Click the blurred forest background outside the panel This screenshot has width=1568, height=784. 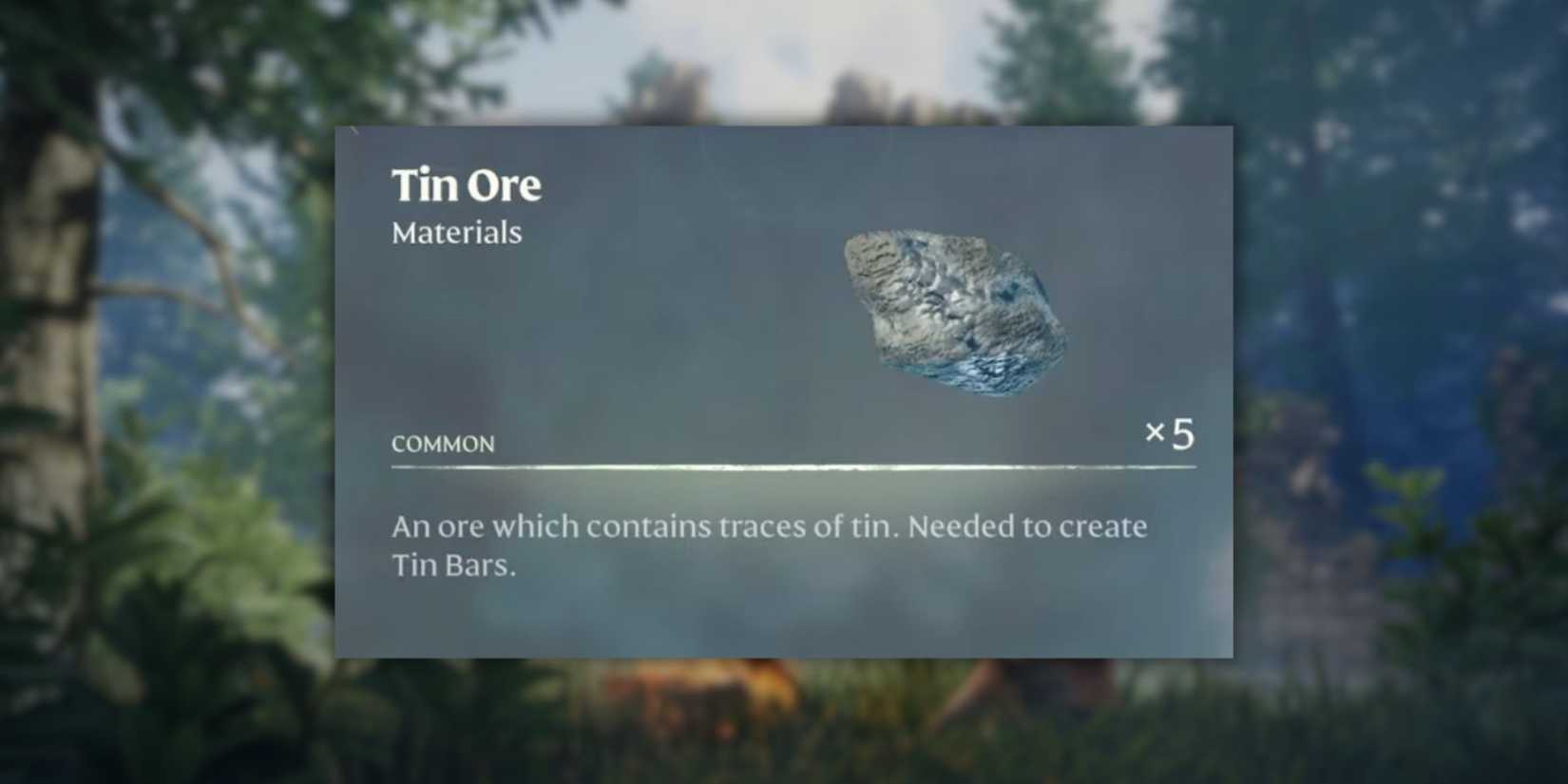point(162,380)
